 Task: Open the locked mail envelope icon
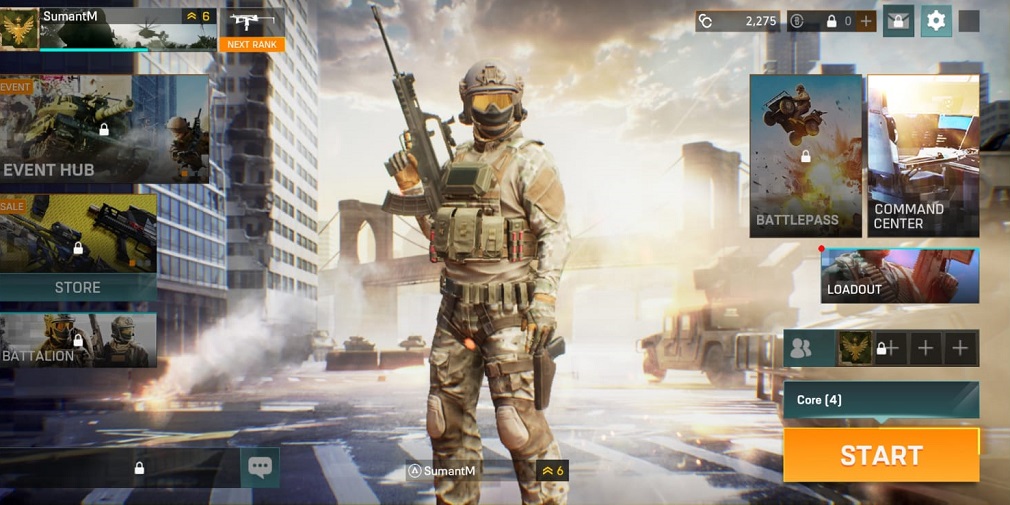(x=898, y=21)
